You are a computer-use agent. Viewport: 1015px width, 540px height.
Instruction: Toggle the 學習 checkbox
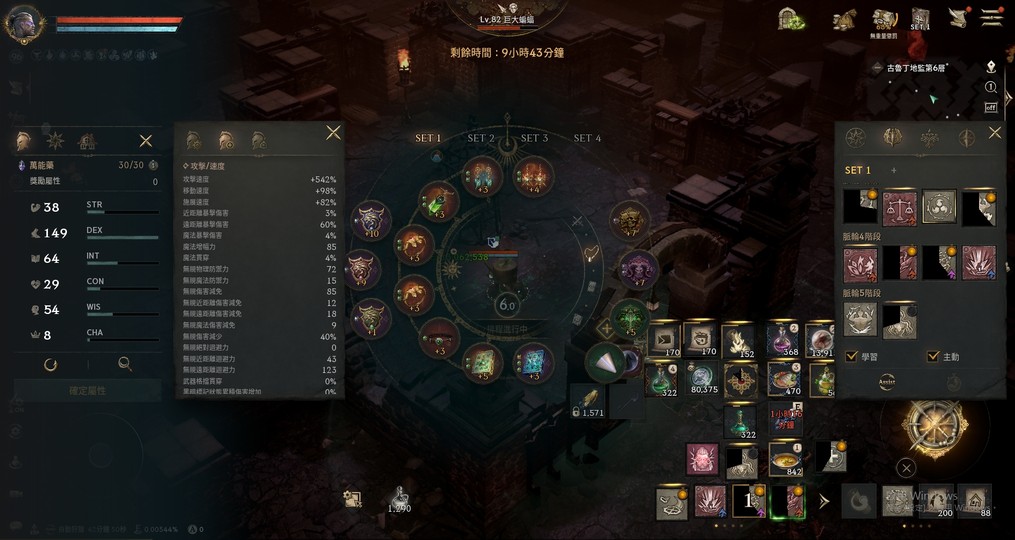pos(851,356)
